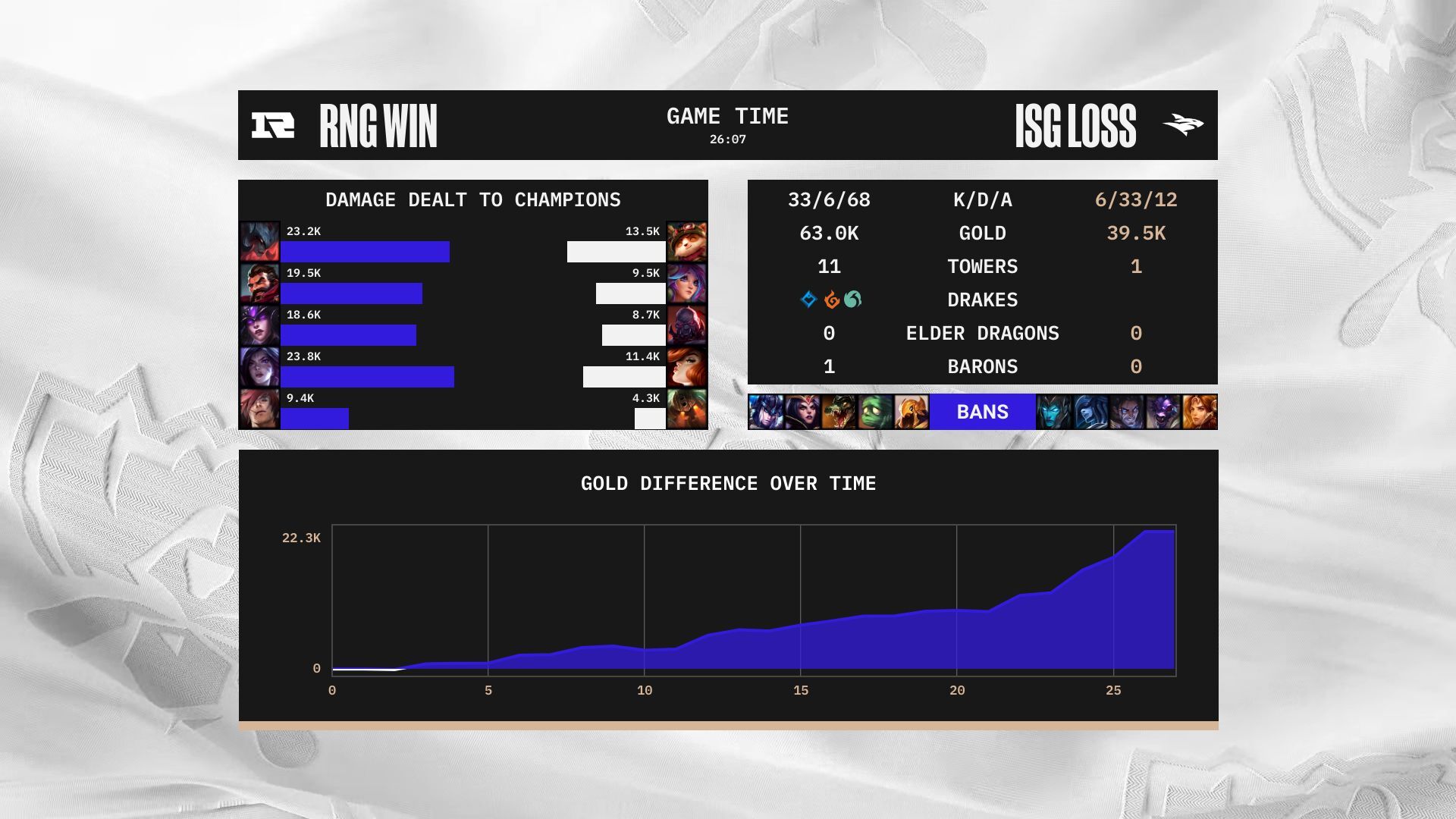This screenshot has width=1456, height=819.
Task: Click the Hextech drake icon
Action: (808, 300)
